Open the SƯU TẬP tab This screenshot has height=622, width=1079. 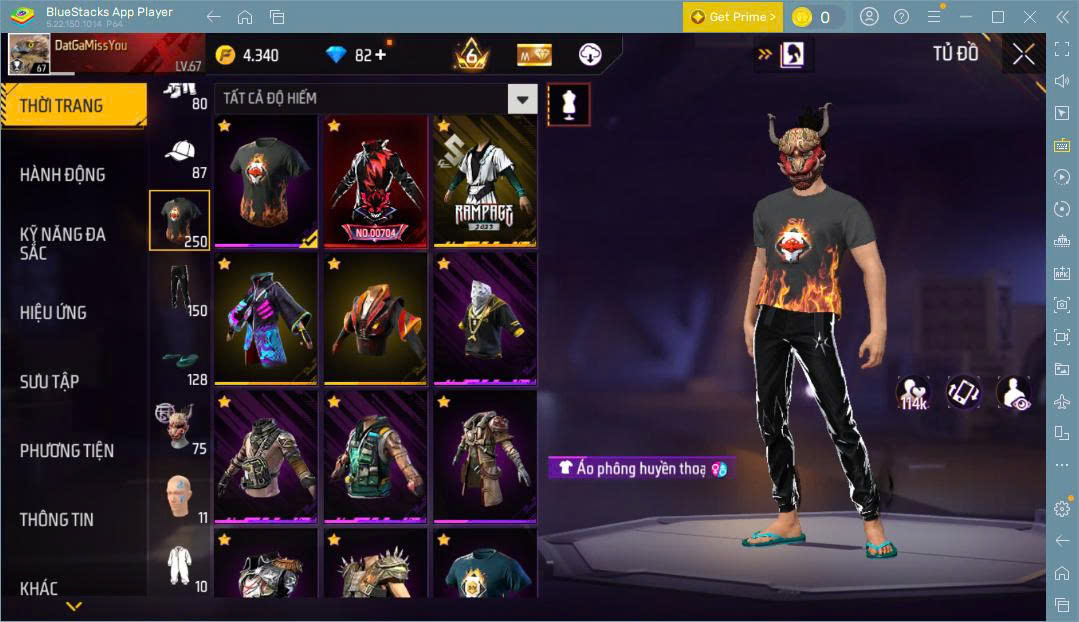point(50,381)
